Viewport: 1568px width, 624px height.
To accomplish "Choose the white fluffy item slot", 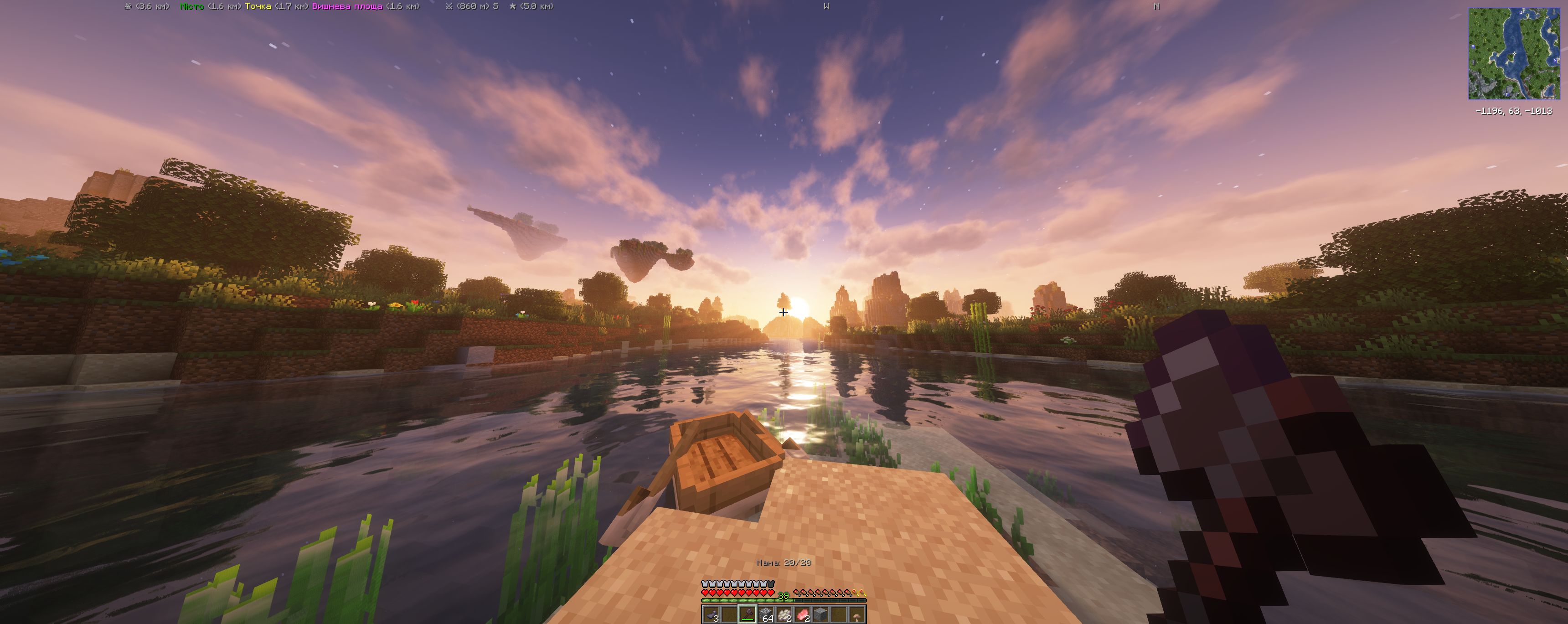I will click(784, 614).
